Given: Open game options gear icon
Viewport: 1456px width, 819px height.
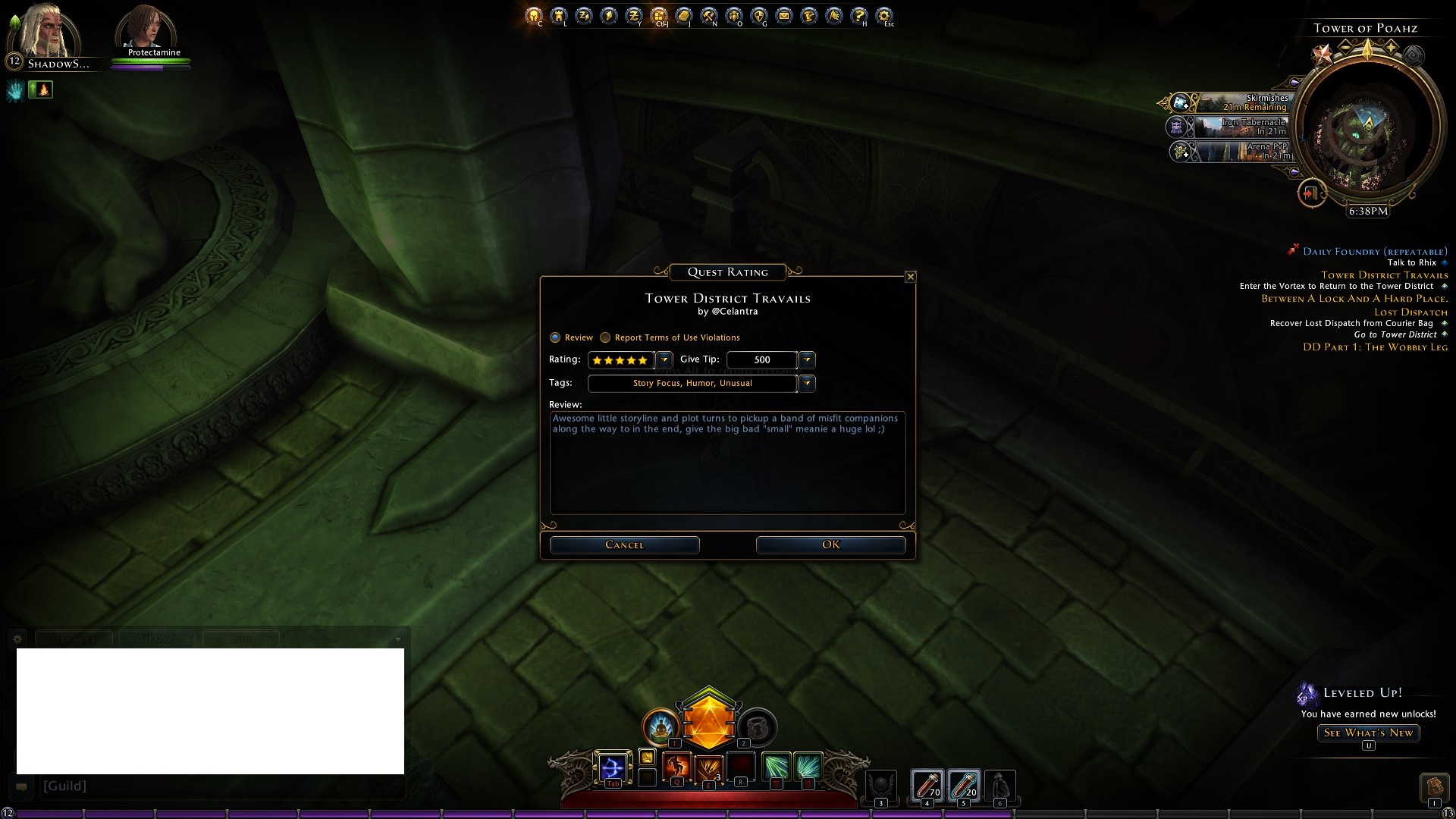Looking at the screenshot, I should [x=883, y=15].
